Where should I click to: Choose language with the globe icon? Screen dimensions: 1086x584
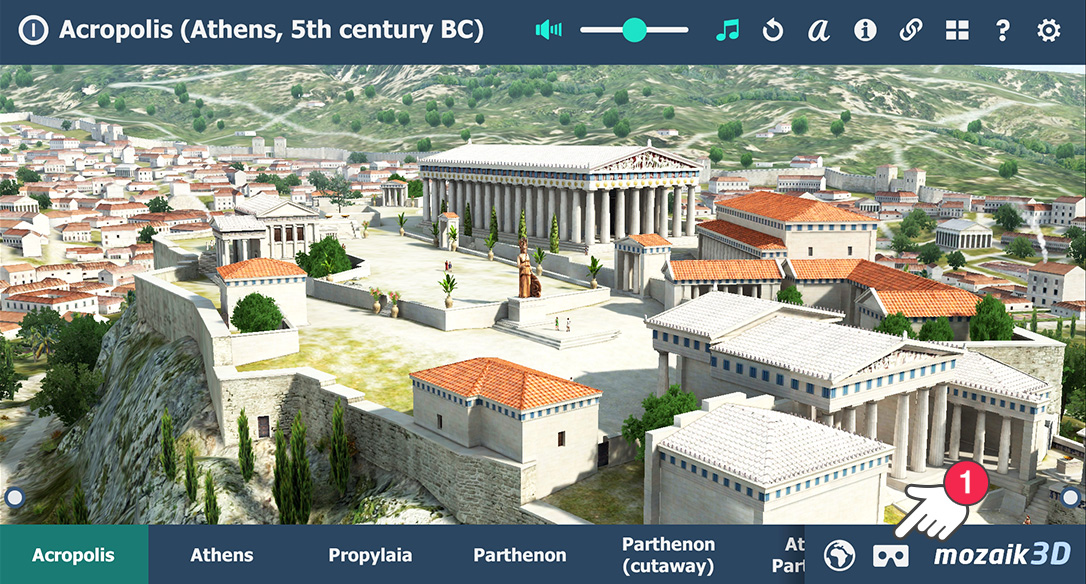[841, 555]
